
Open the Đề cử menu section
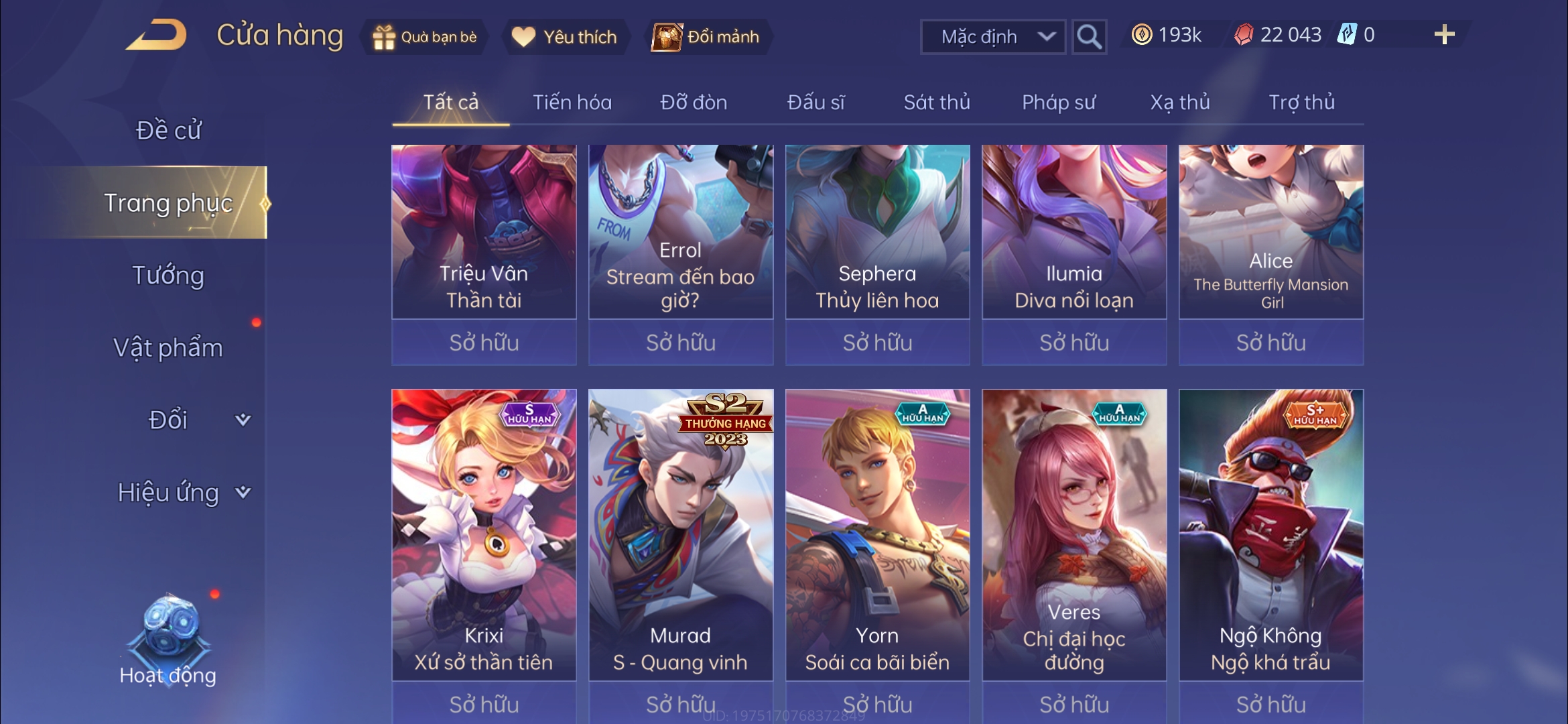(x=168, y=130)
